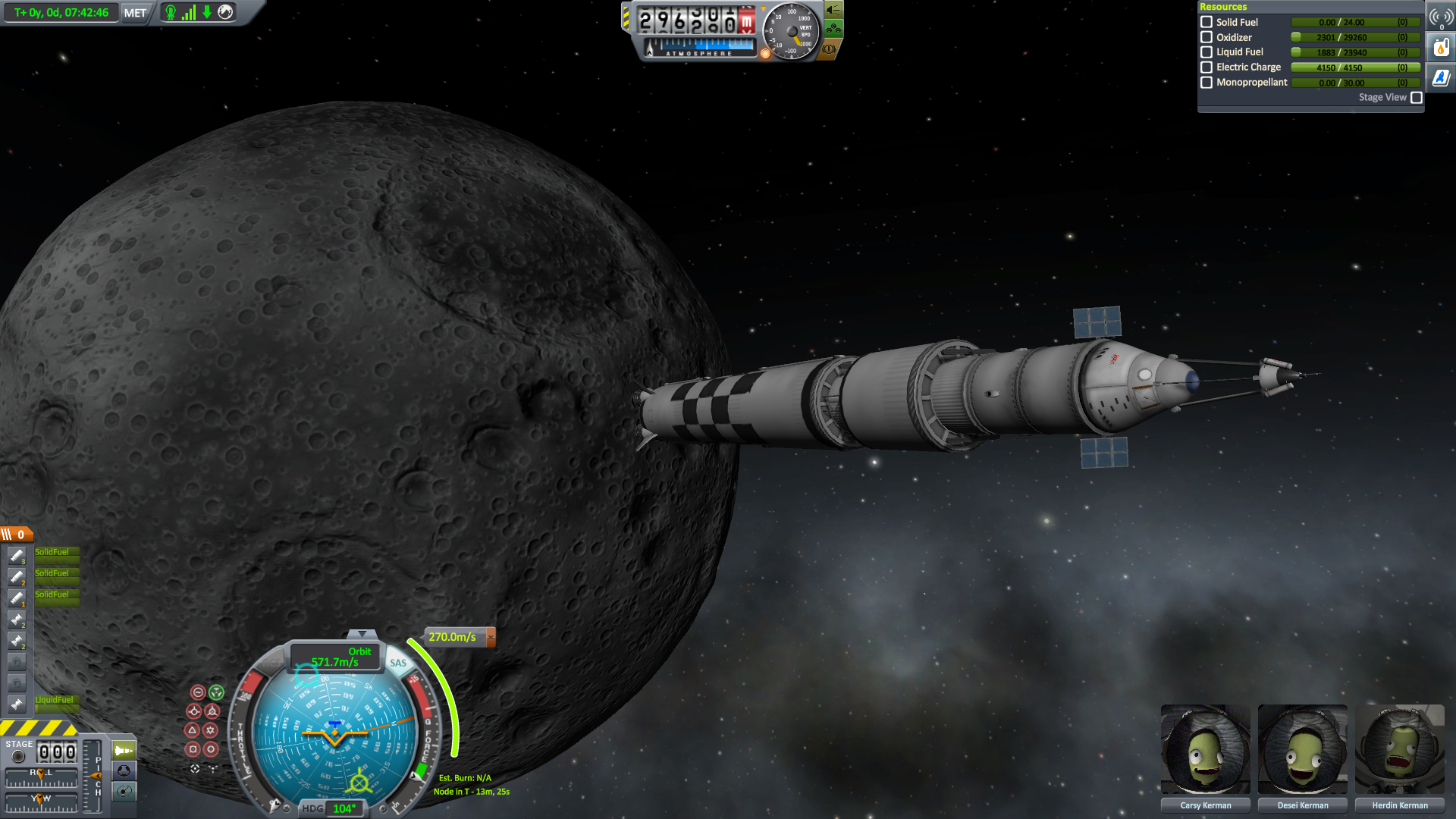Image resolution: width=1456 pixels, height=819 pixels.
Task: Open the CommNet signal antenna panel
Action: click(1441, 17)
